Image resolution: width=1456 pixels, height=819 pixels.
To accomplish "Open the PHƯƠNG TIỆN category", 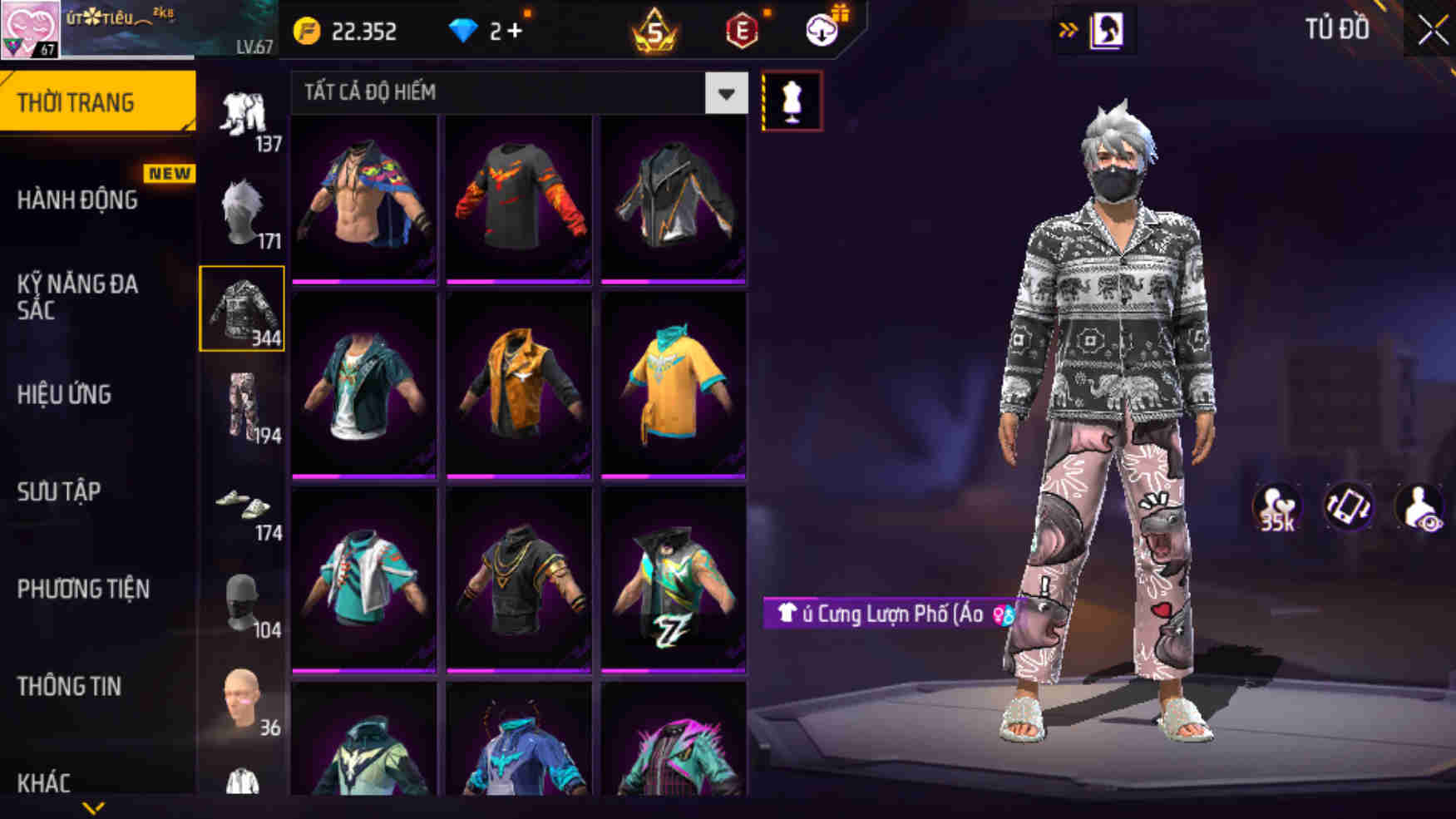I will pos(83,590).
